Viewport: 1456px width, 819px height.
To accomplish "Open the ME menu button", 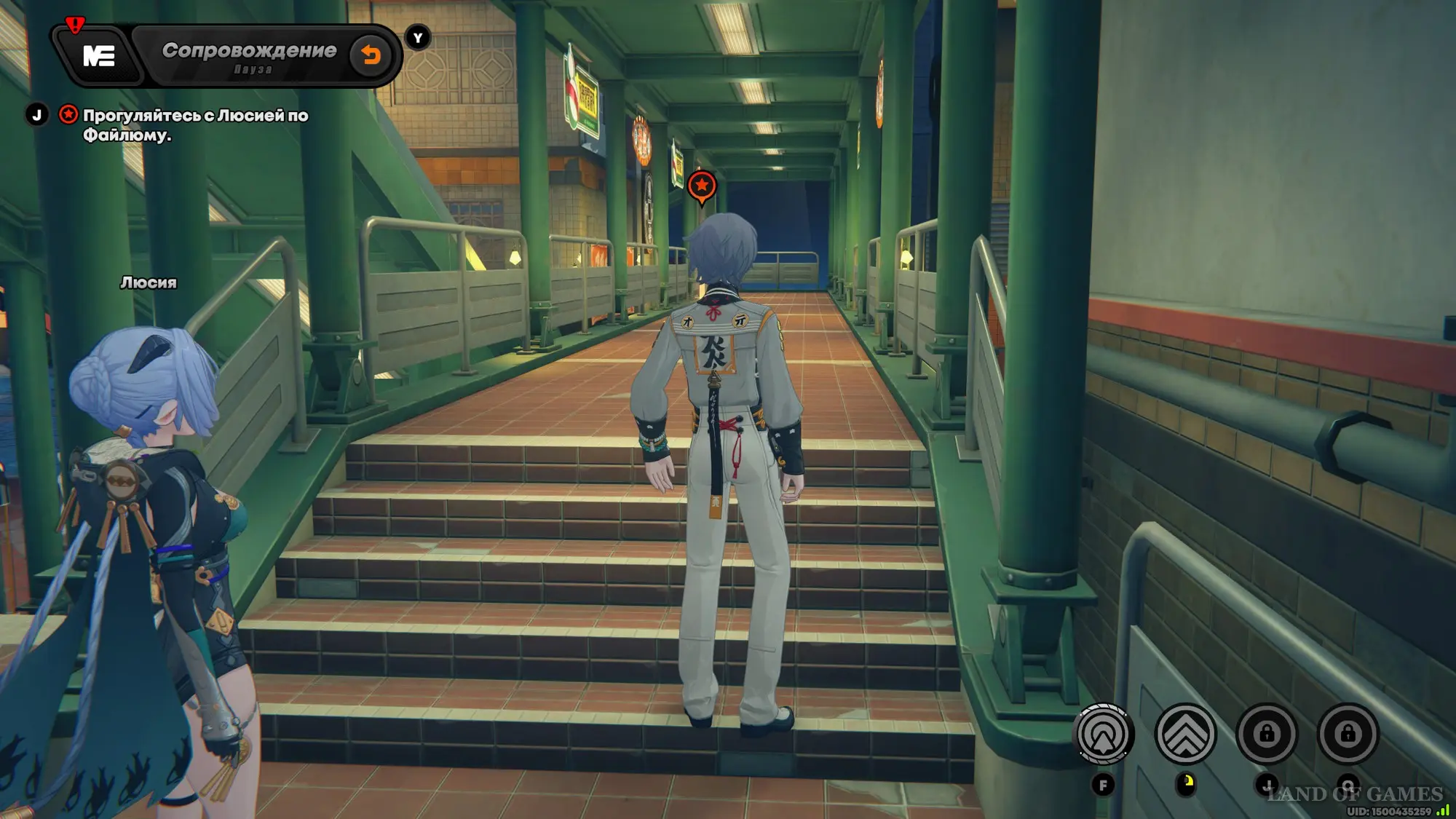I will point(98,56).
